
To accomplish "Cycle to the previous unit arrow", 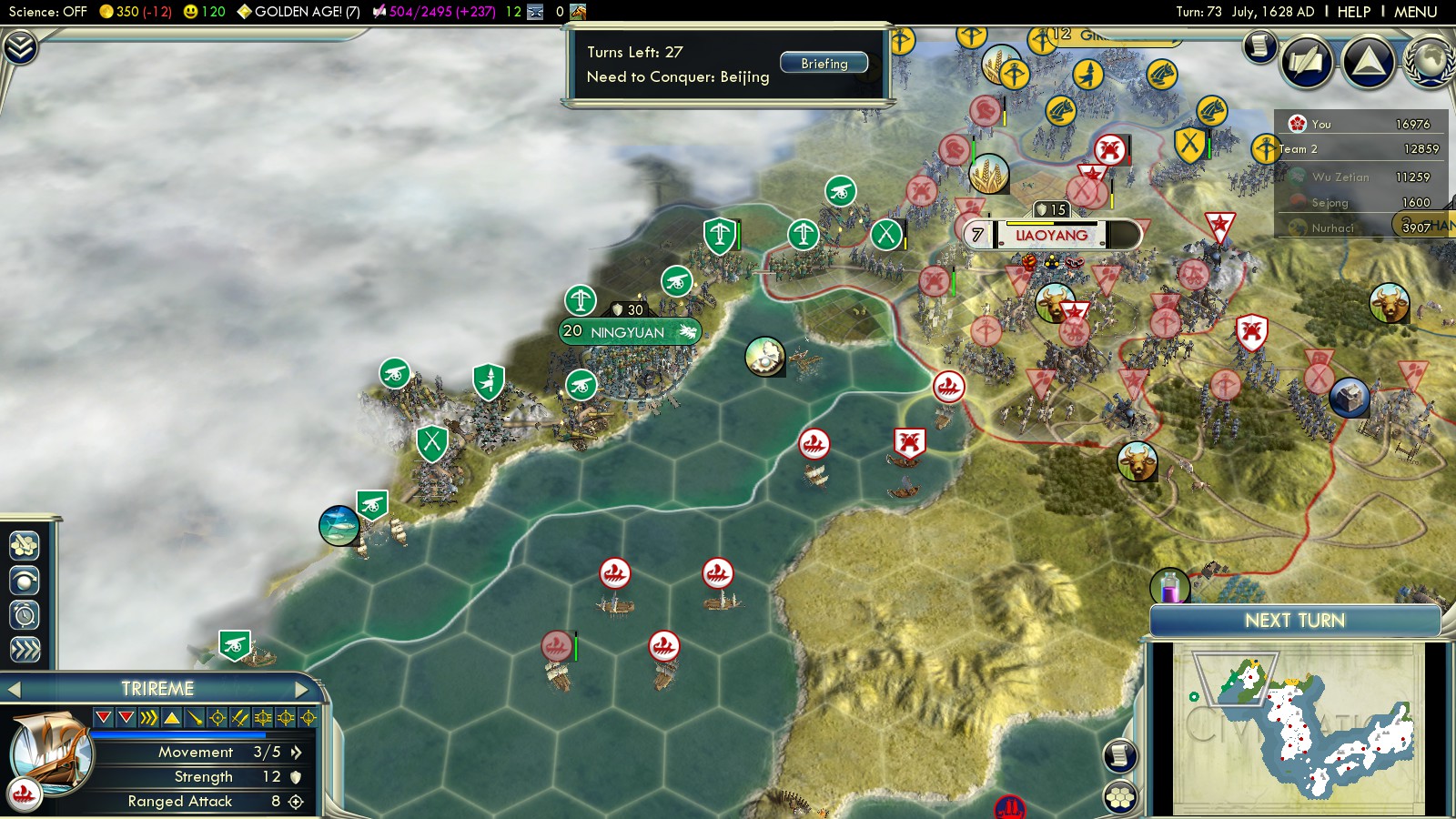I will pos(14,690).
